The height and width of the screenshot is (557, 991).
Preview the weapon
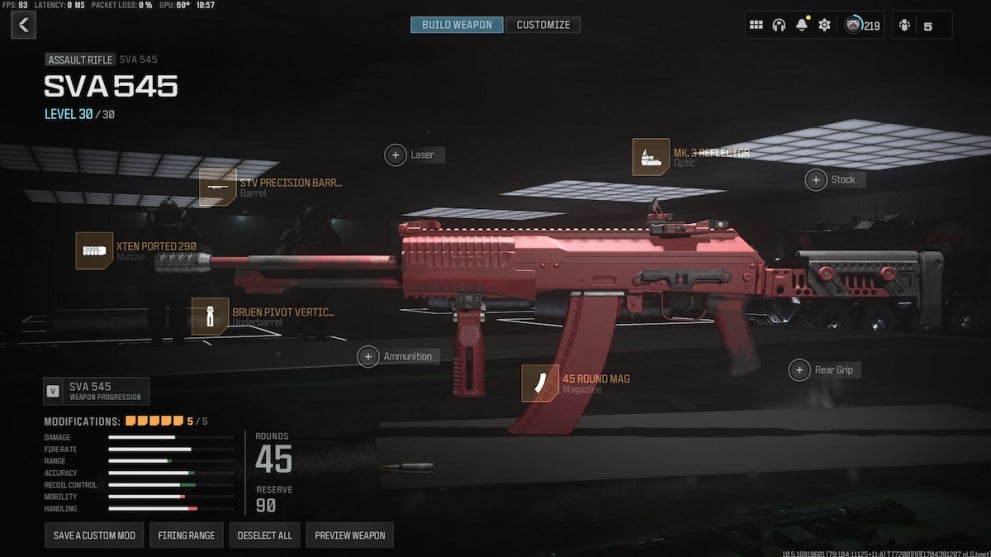350,535
